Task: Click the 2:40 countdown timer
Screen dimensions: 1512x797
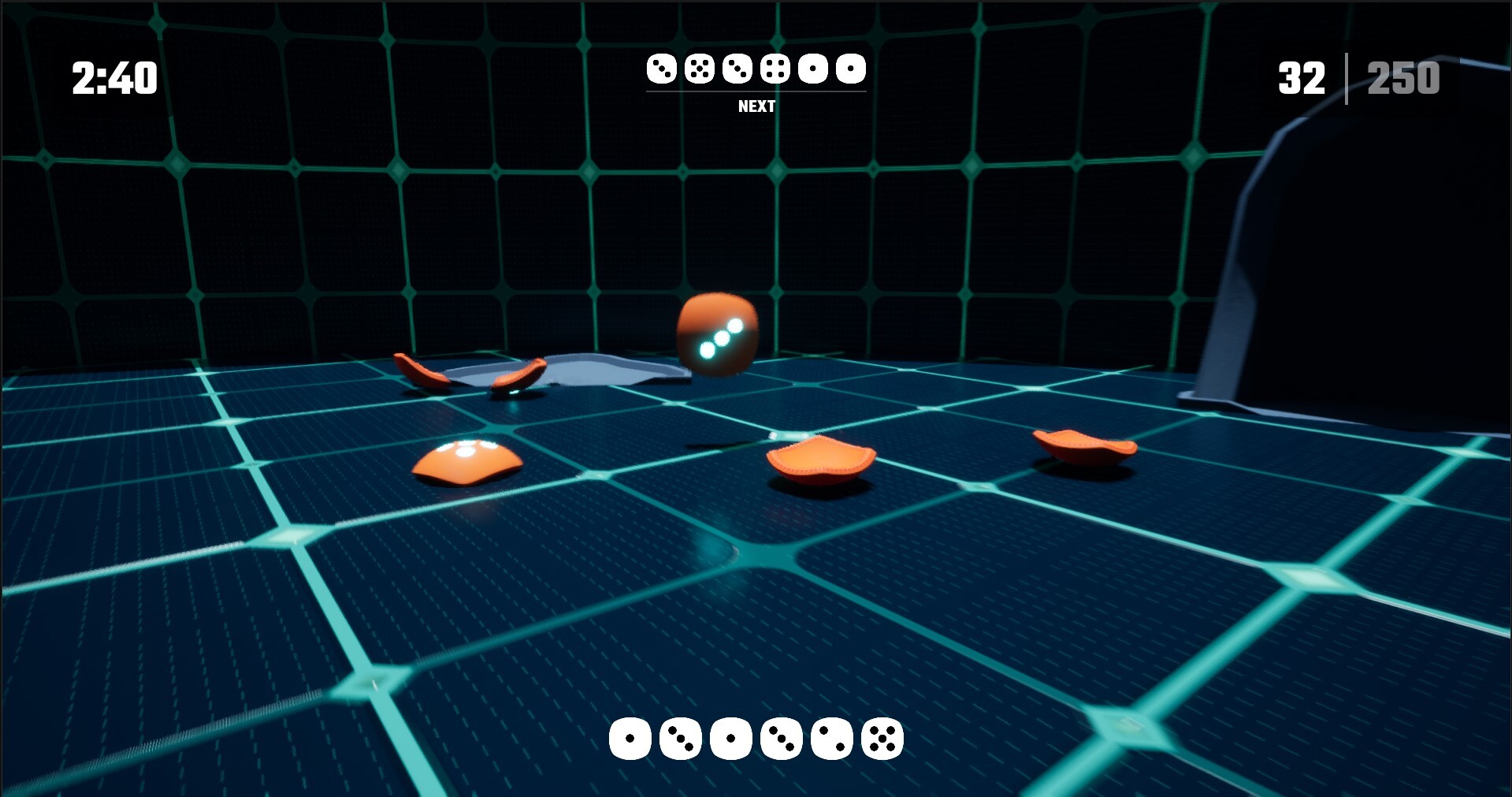Action: pyautogui.click(x=113, y=76)
